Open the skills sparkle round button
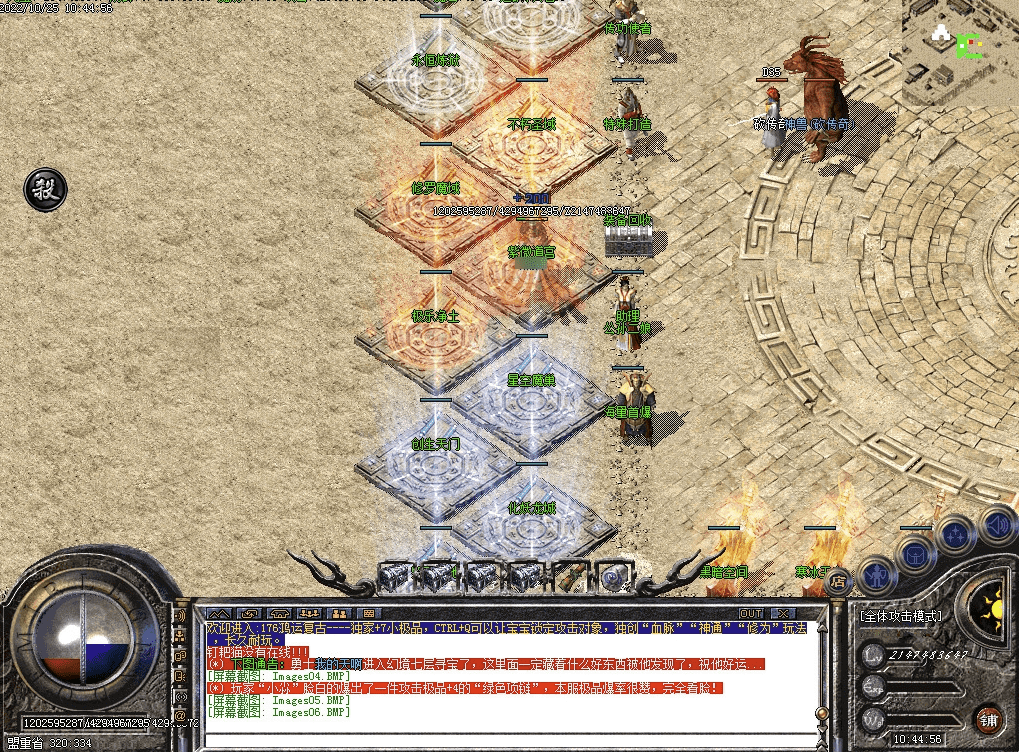The image size is (1019, 752). pyautogui.click(x=955, y=534)
